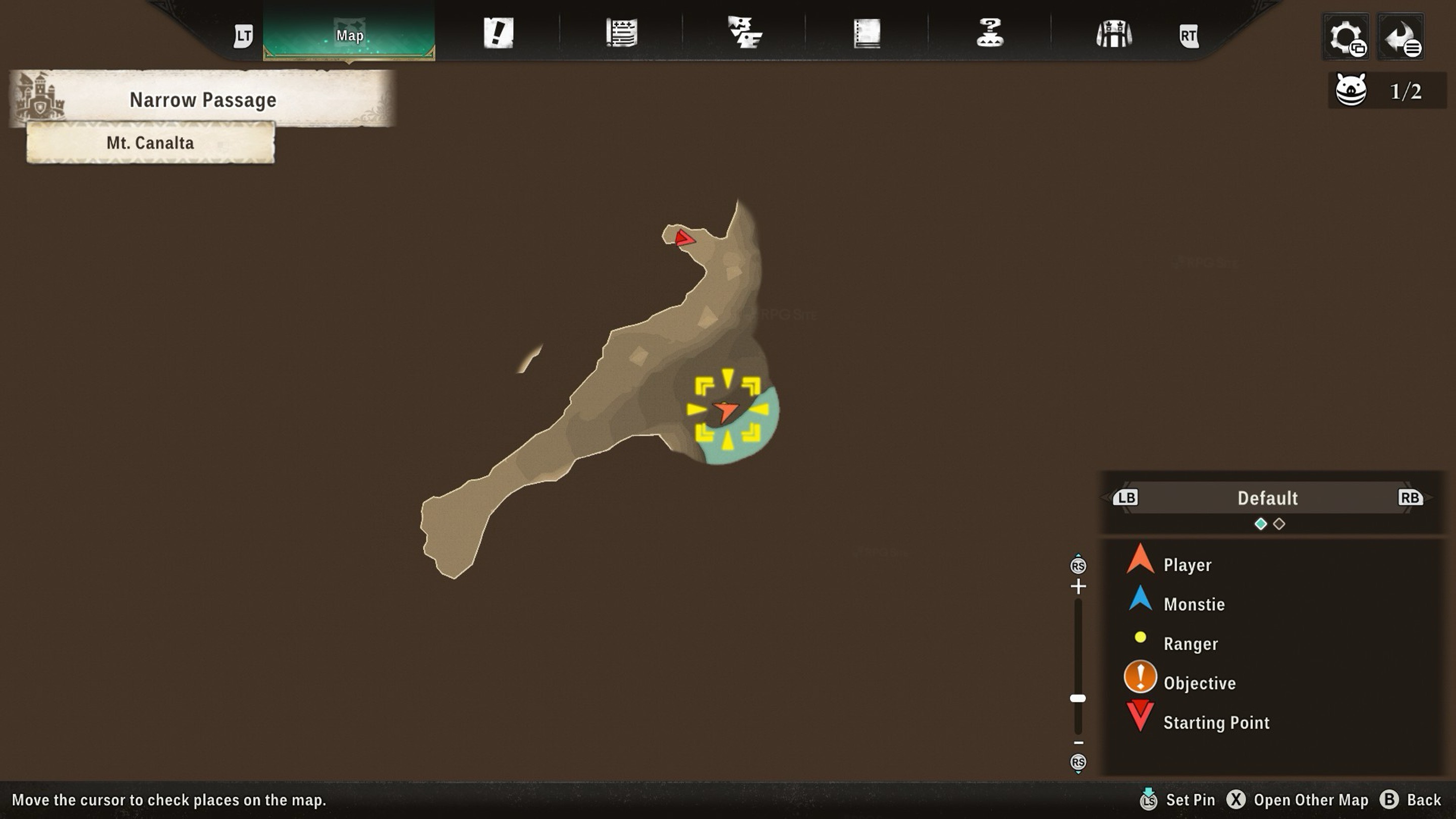Zoom out with the minus button
The width and height of the screenshot is (1456, 819).
coord(1078,743)
